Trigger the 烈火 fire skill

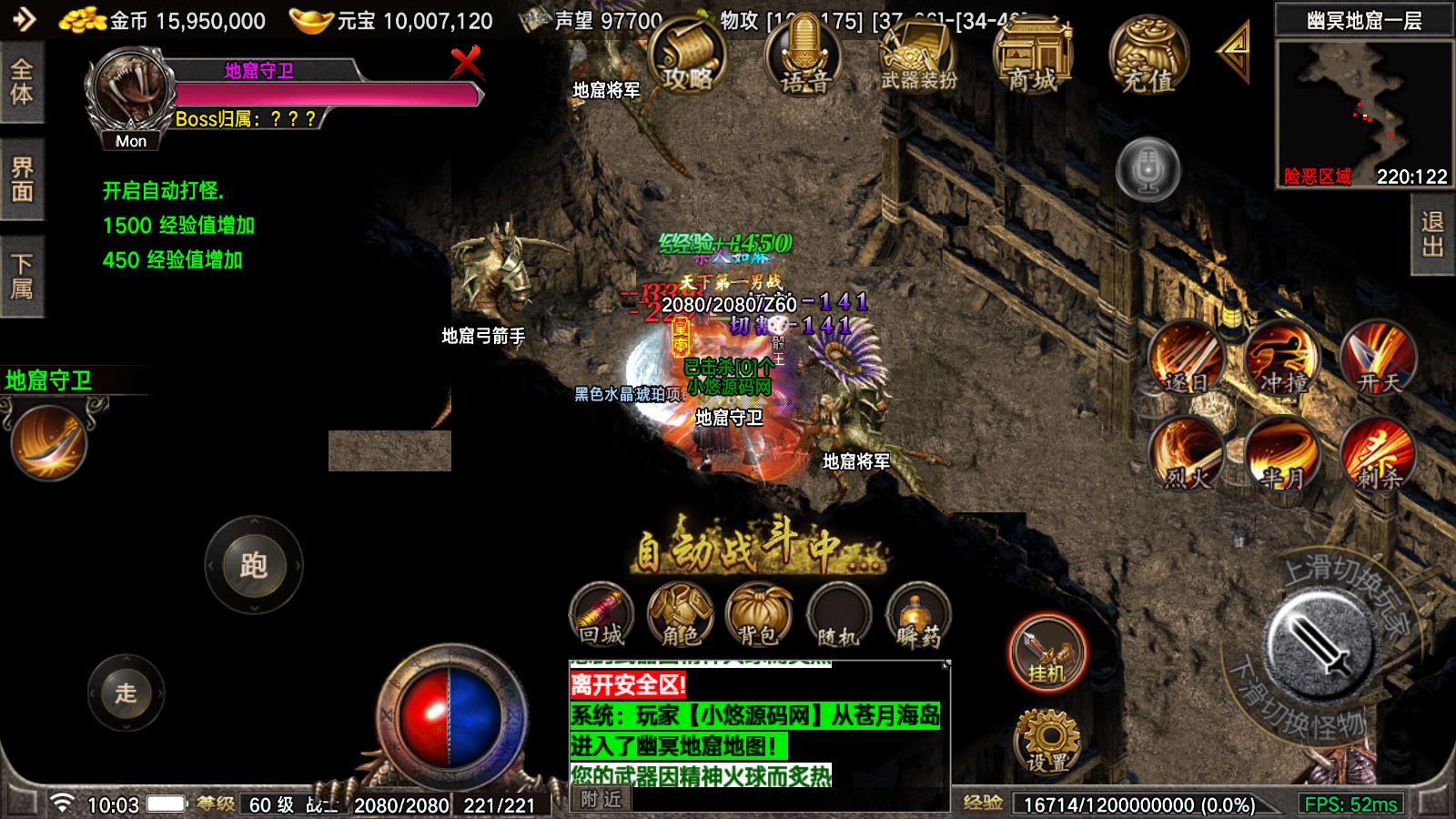[1188, 453]
